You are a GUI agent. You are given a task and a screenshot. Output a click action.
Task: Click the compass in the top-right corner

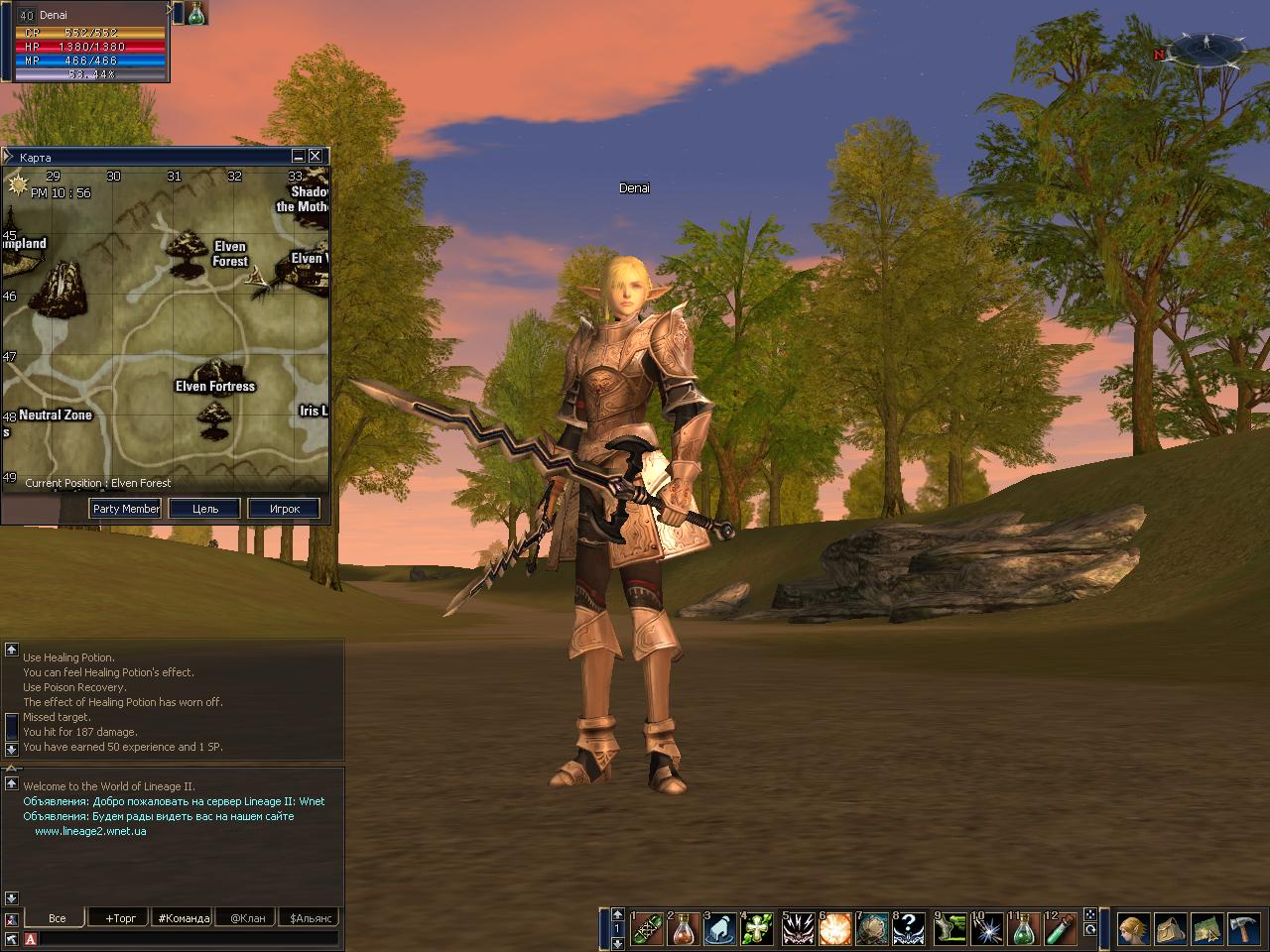(1206, 47)
